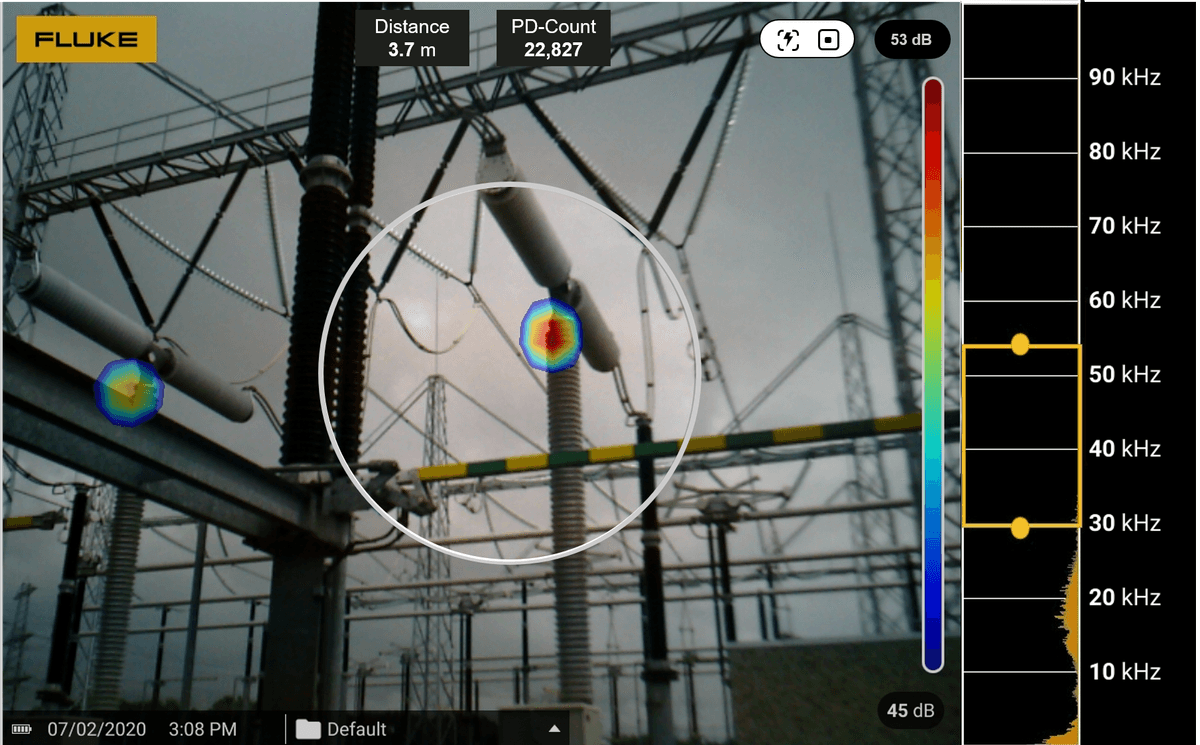Grab the lower frequency band handle
Image resolution: width=1200 pixels, height=745 pixels.
tap(1020, 528)
